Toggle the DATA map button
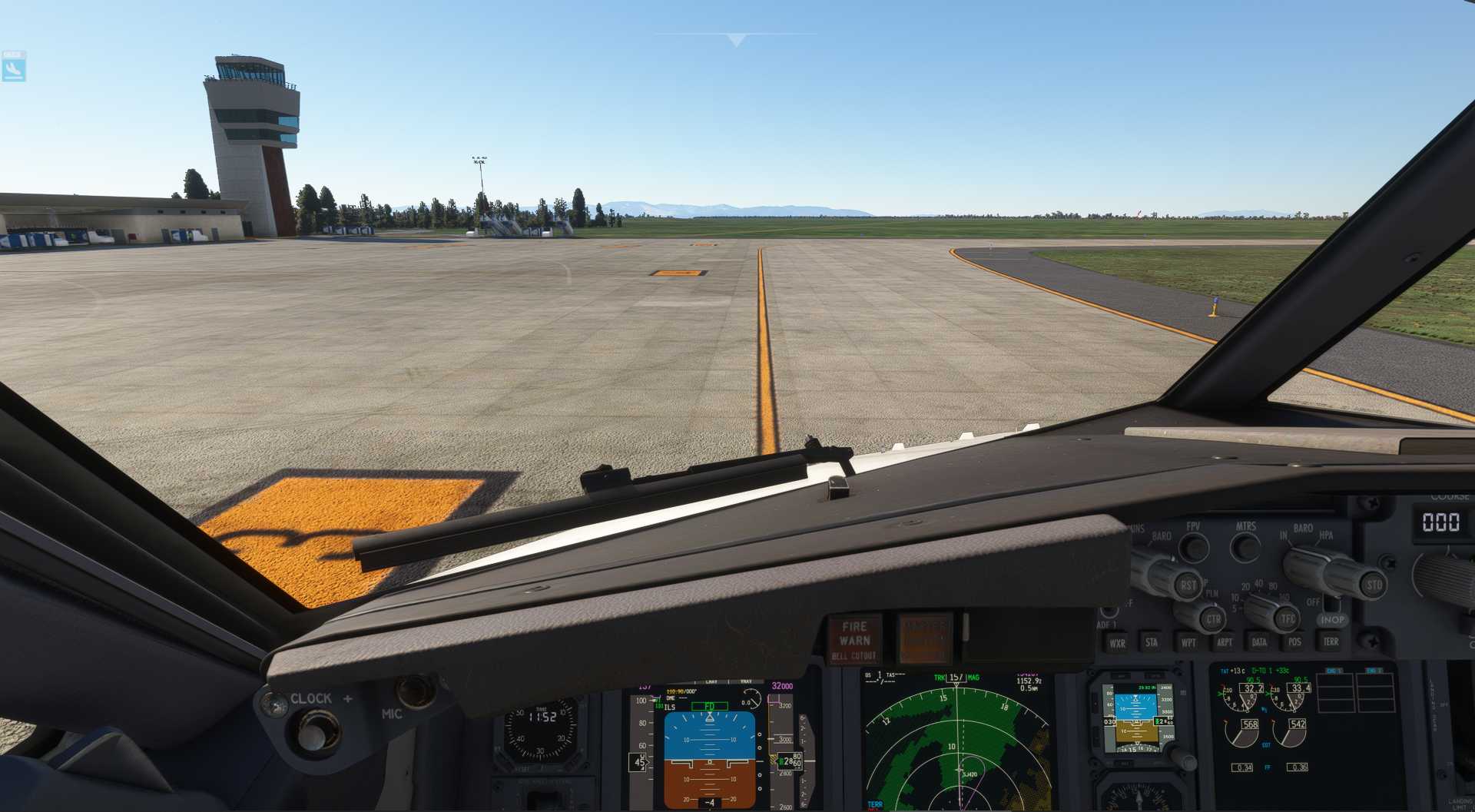This screenshot has width=1475, height=812. click(1259, 641)
